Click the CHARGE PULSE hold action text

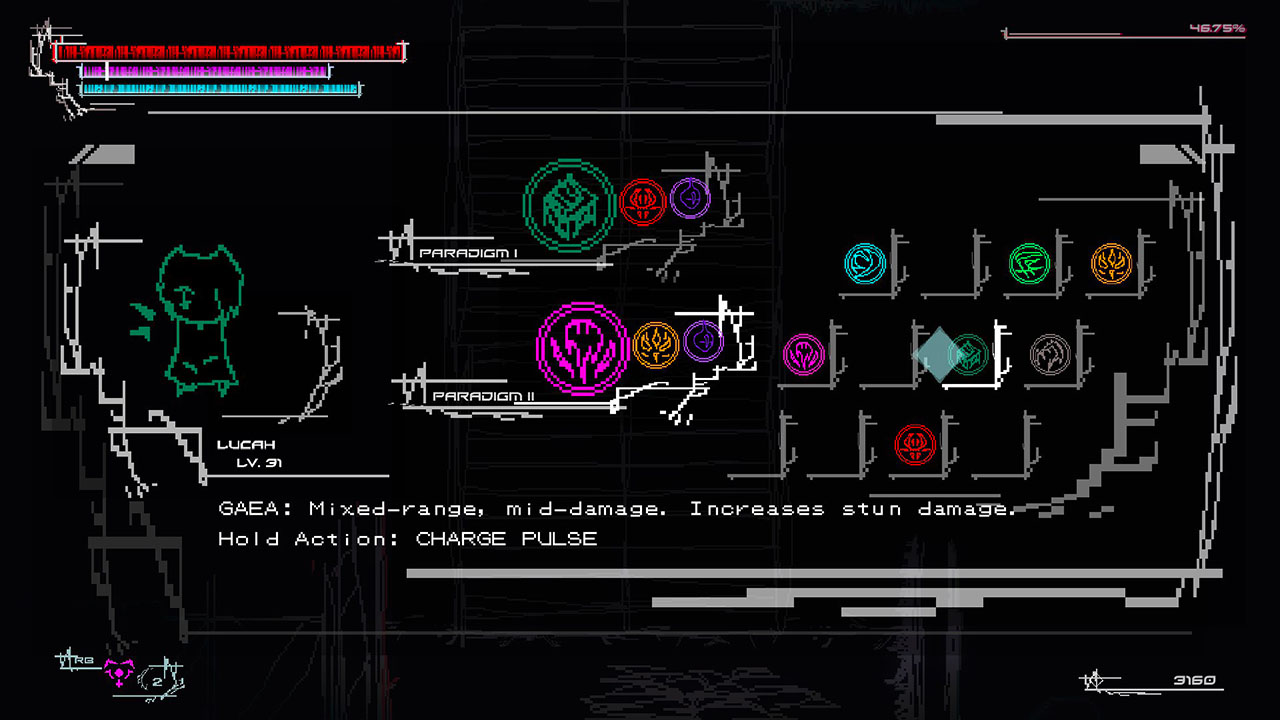pos(505,539)
